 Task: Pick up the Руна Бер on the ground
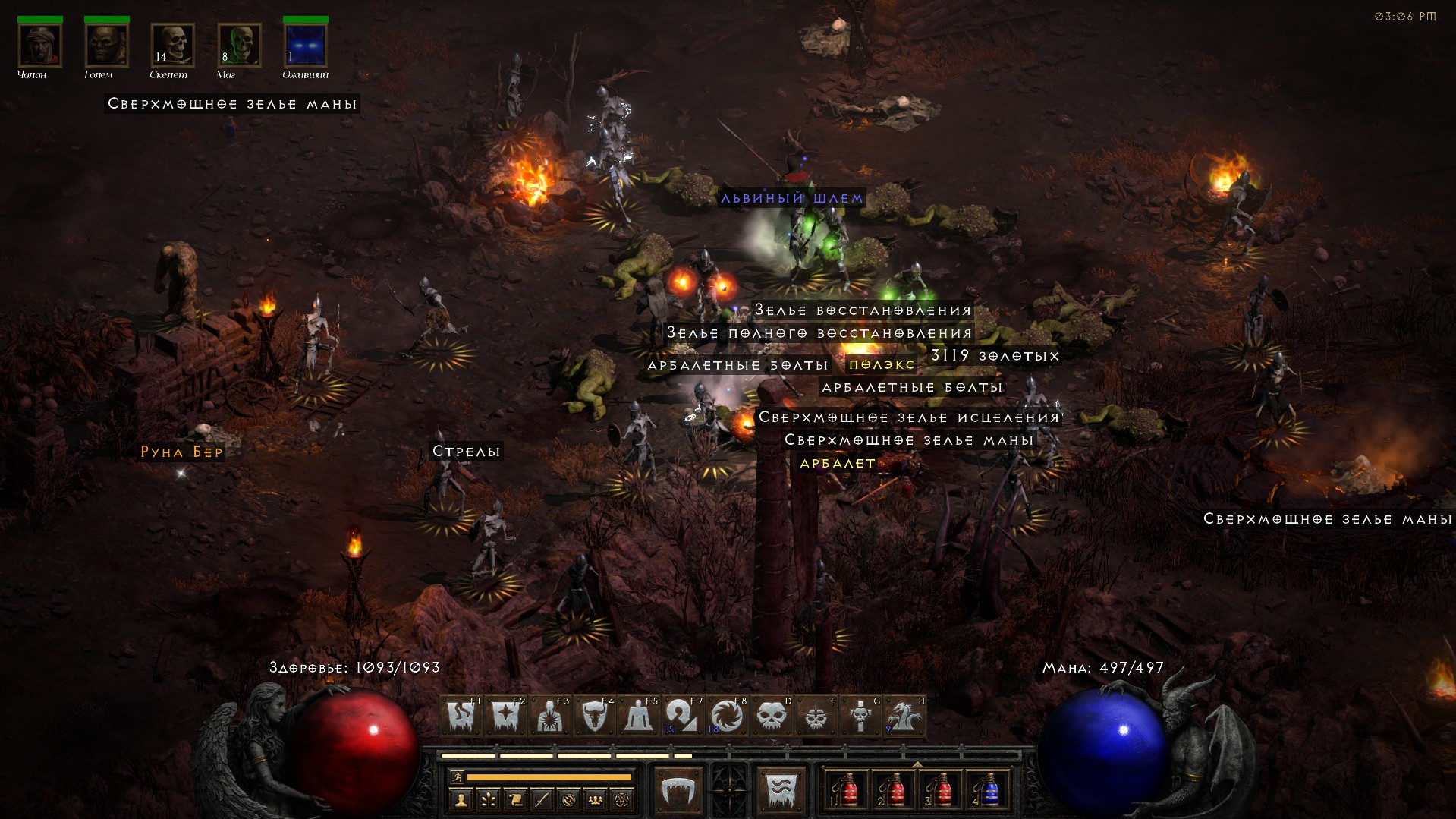click(182, 452)
